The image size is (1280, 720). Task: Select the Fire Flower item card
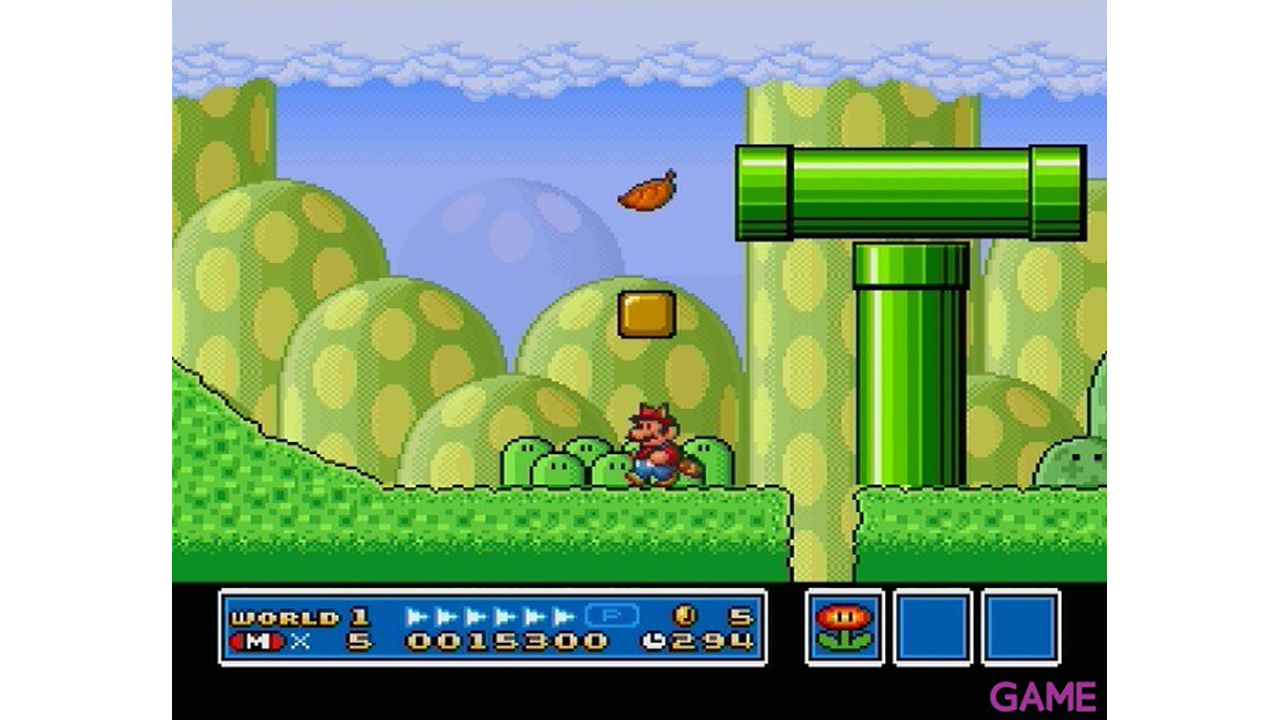point(844,627)
